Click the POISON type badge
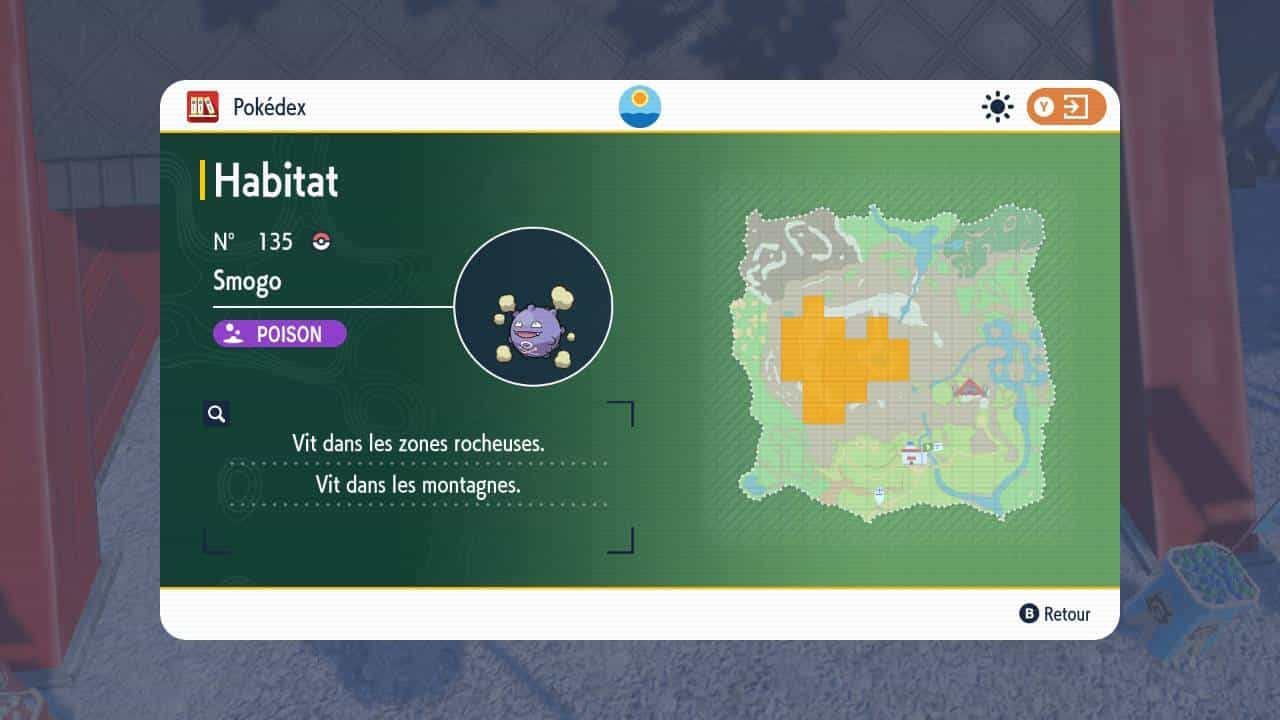Screen dimensions: 1280x720 tap(280, 334)
